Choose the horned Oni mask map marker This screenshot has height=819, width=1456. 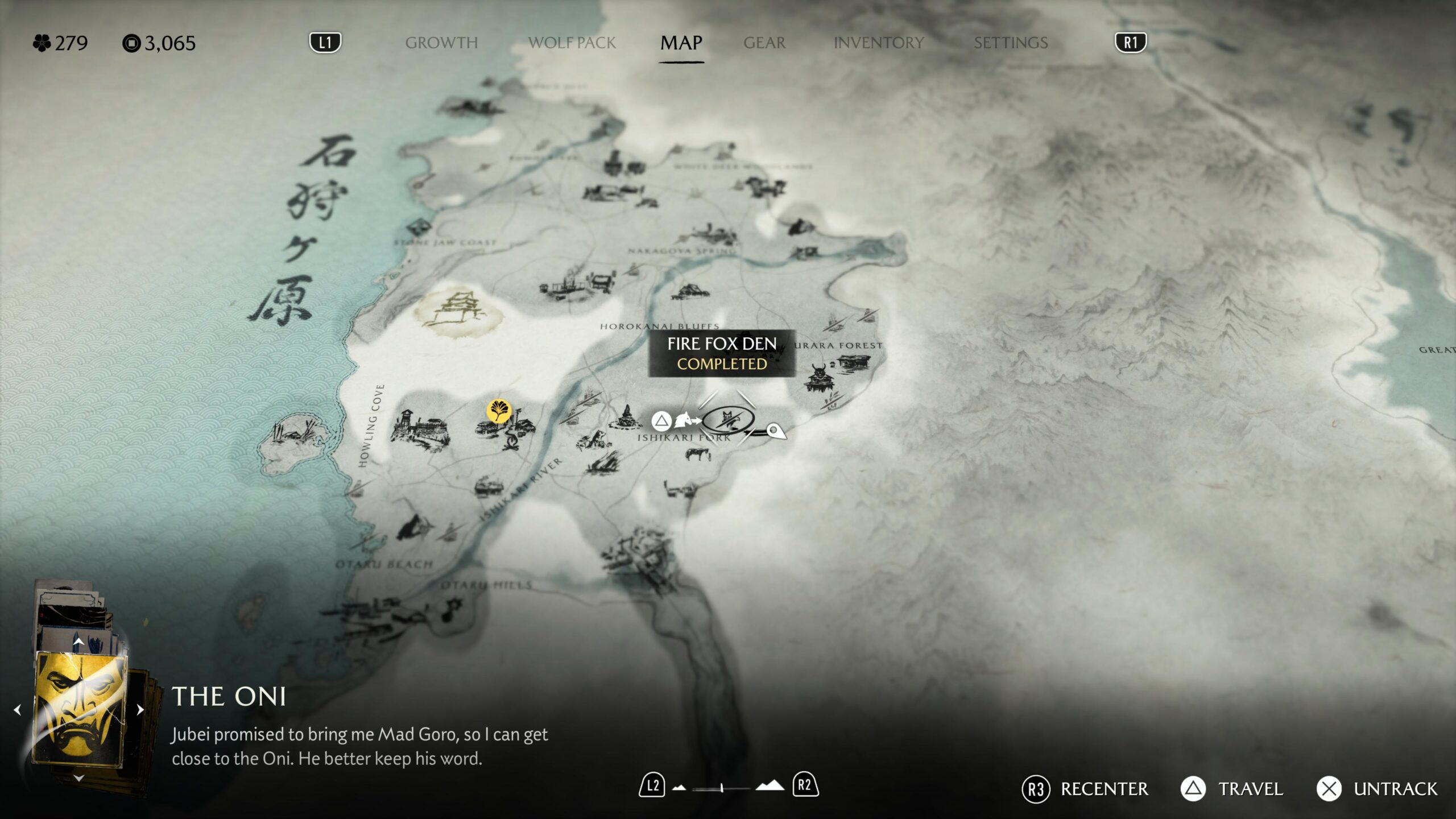tap(818, 377)
